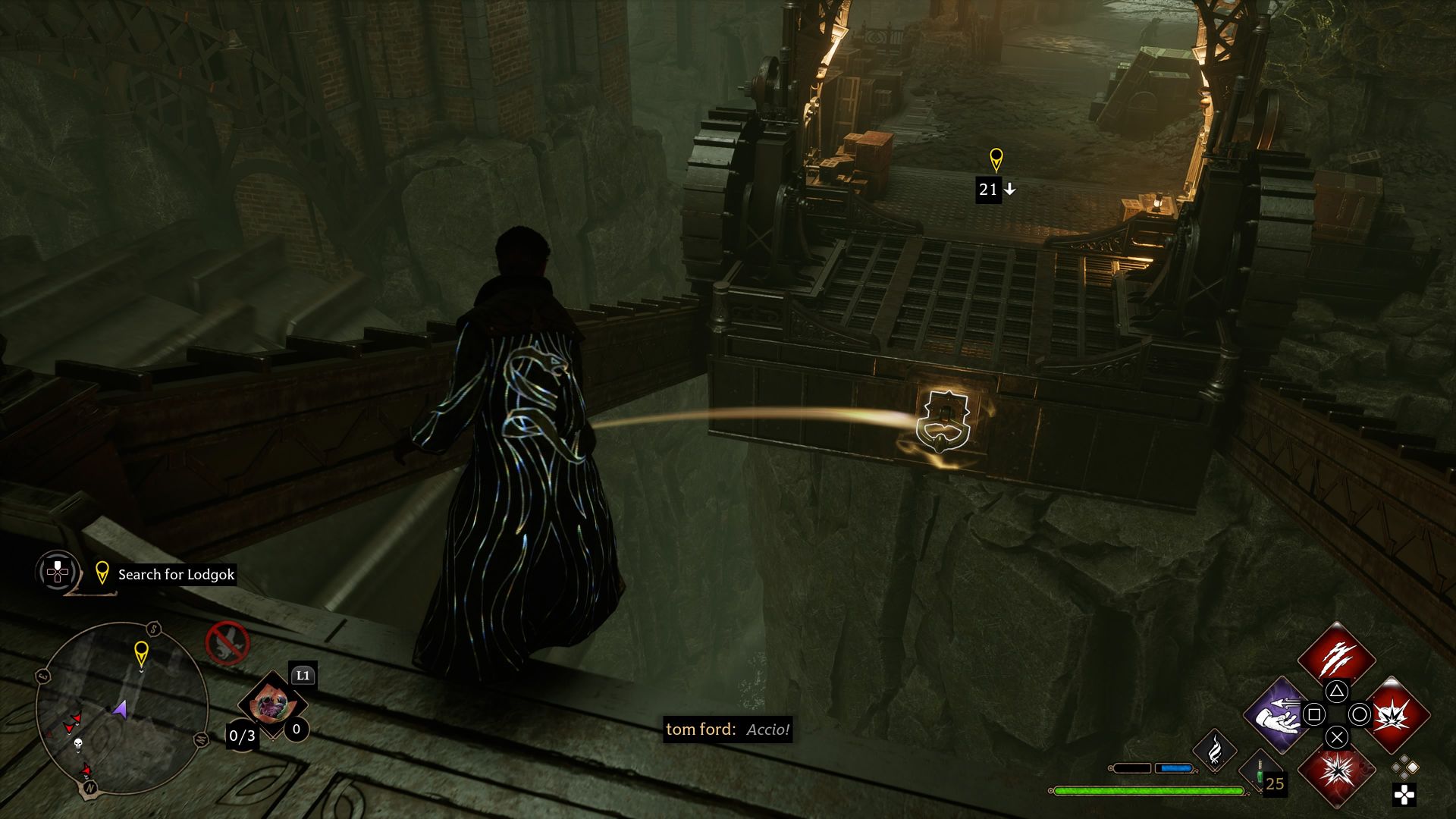1456x819 pixels.
Task: Click the skull enemy marker on the minimap
Action: click(x=78, y=745)
